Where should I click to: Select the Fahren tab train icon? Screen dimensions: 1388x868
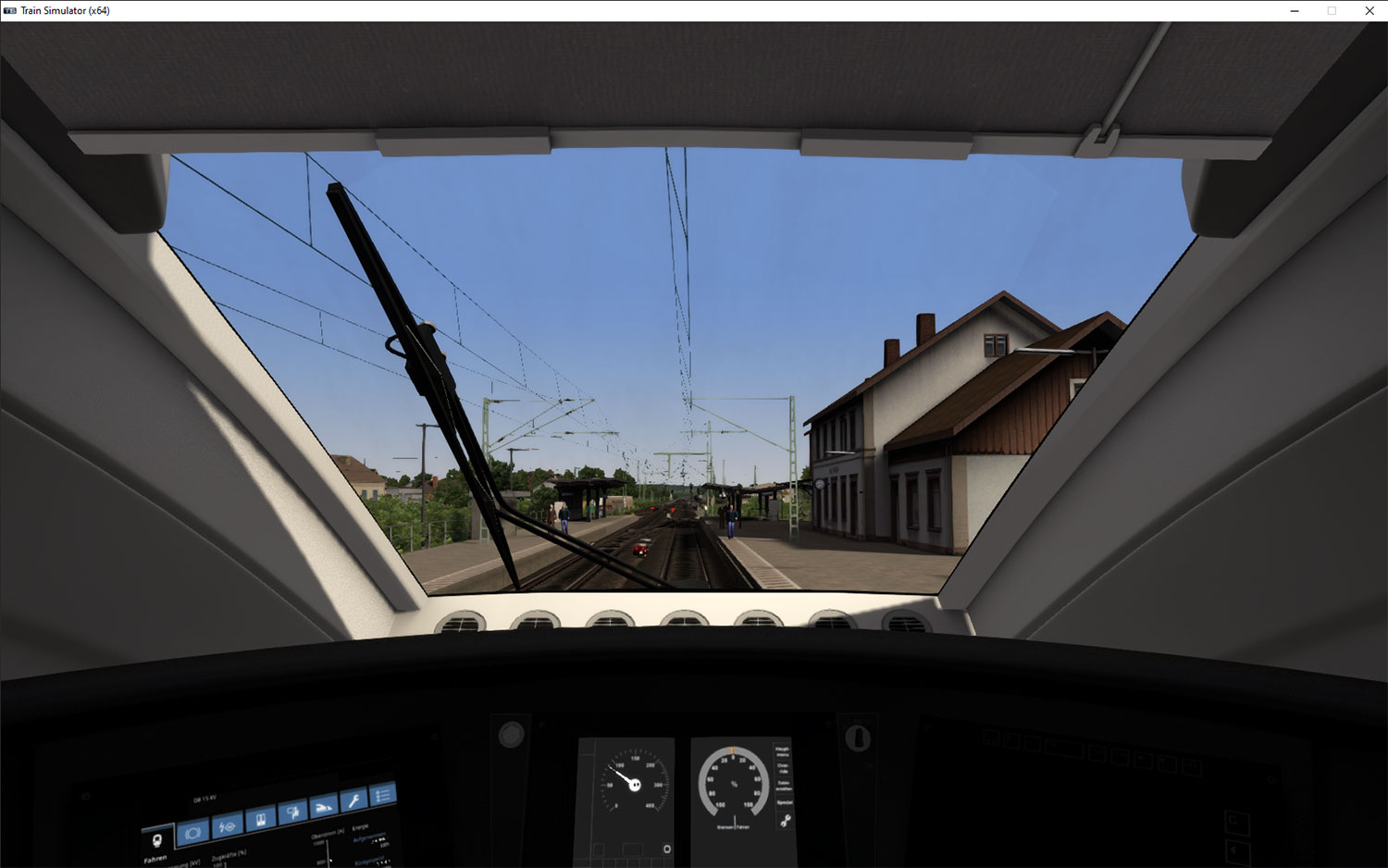(157, 838)
